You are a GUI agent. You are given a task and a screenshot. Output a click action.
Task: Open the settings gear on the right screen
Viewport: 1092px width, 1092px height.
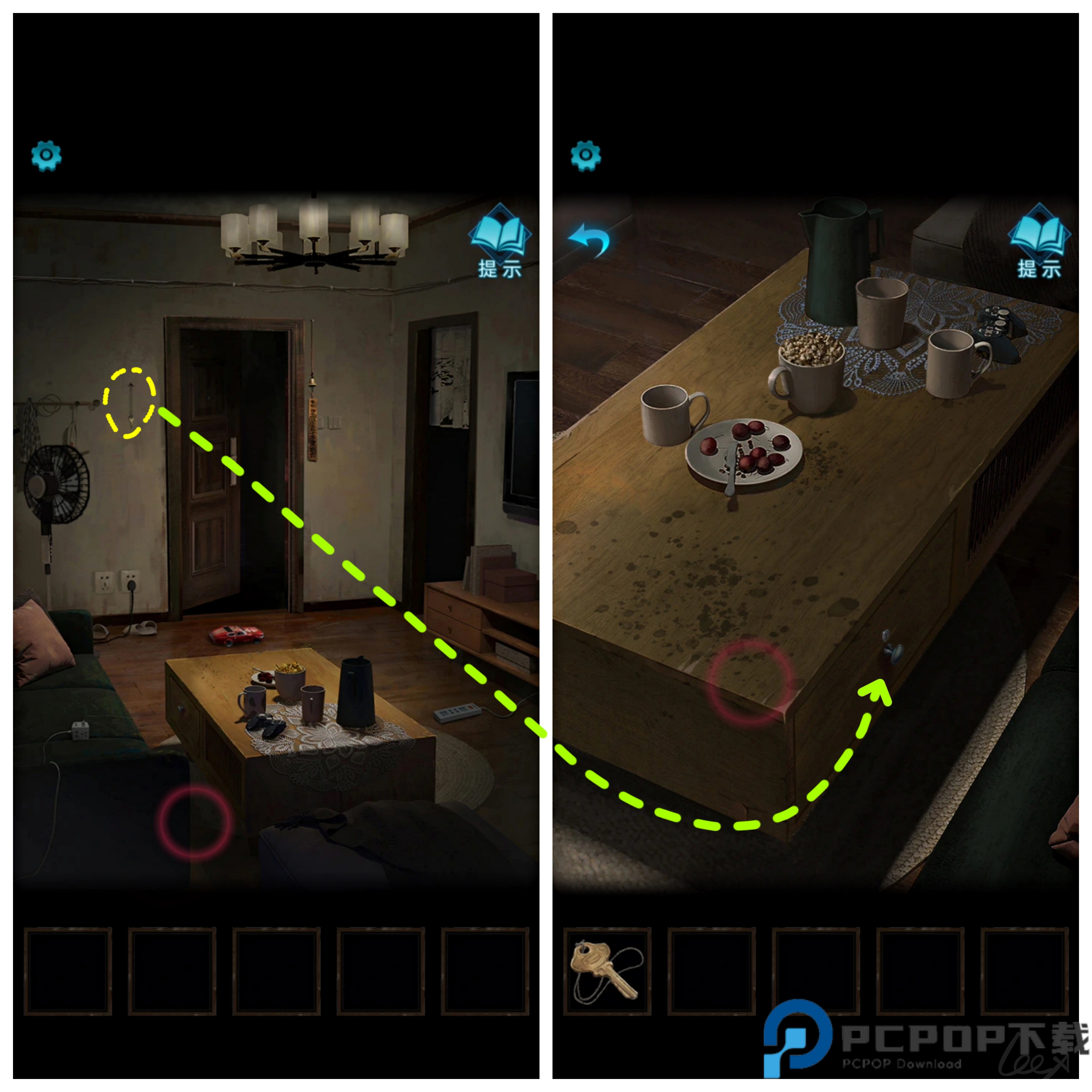click(x=587, y=154)
